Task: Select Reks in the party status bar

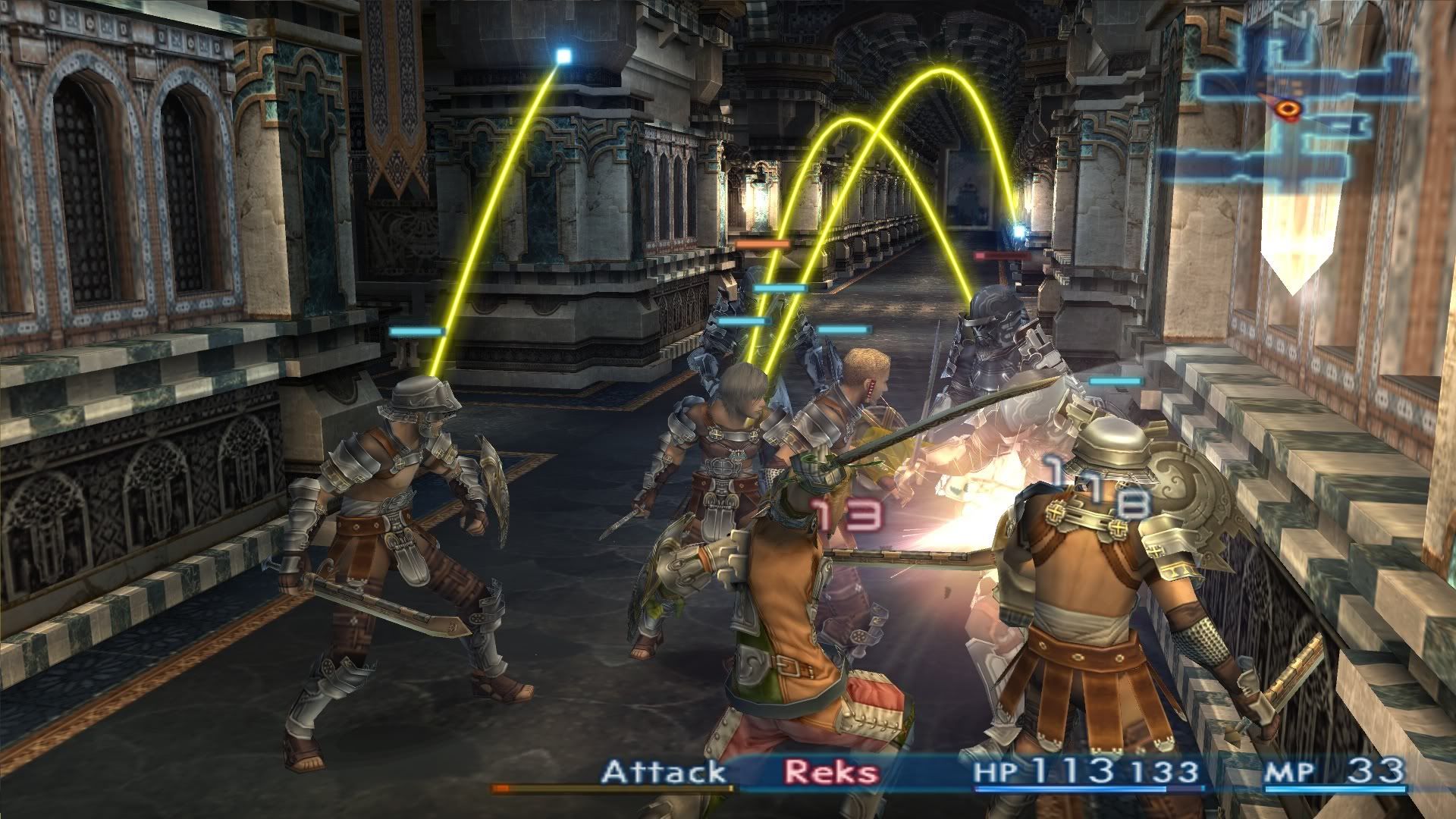Action: [832, 773]
